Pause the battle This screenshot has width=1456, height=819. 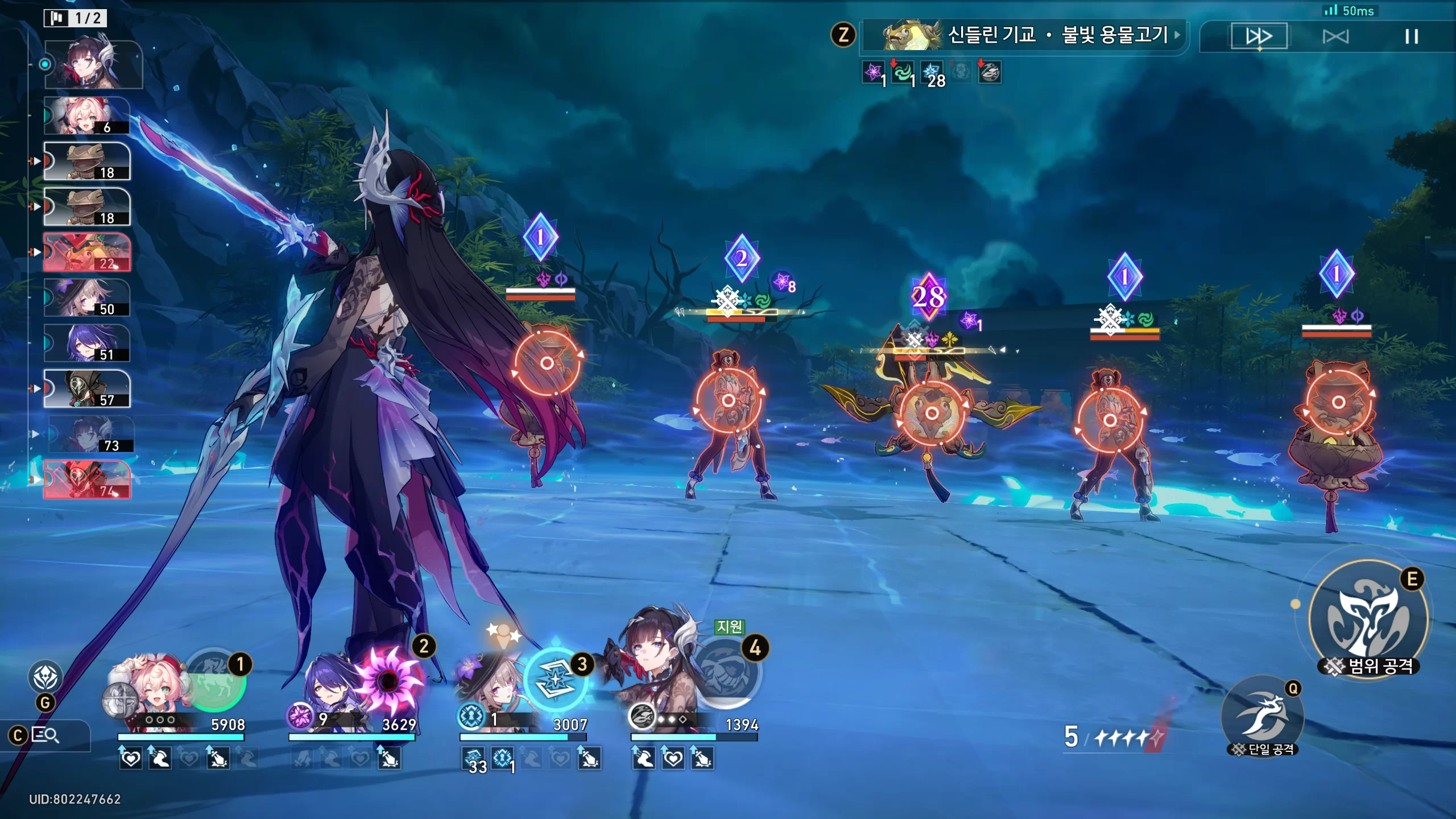pos(1411,36)
